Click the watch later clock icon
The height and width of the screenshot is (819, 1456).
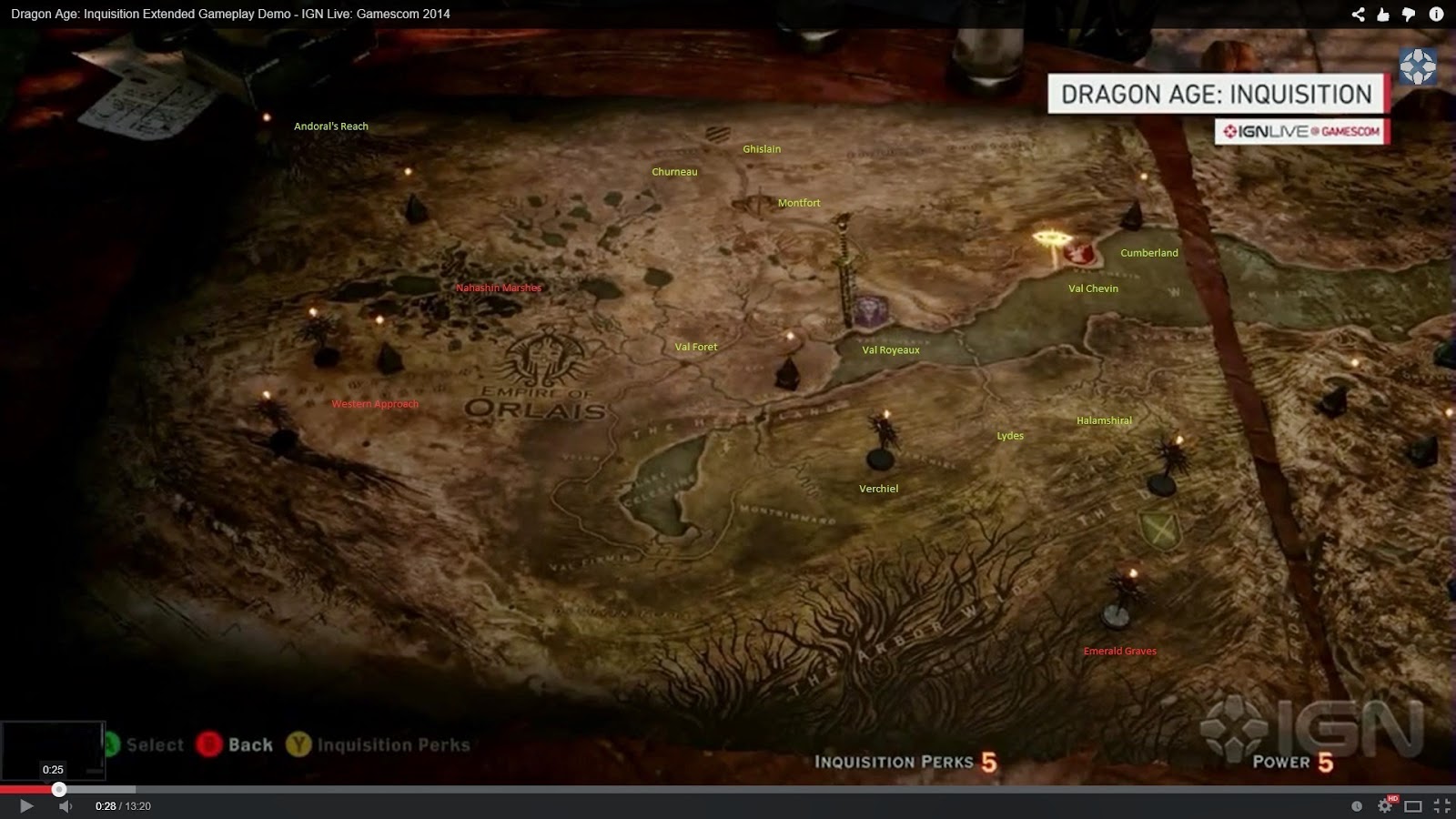coord(1358,806)
